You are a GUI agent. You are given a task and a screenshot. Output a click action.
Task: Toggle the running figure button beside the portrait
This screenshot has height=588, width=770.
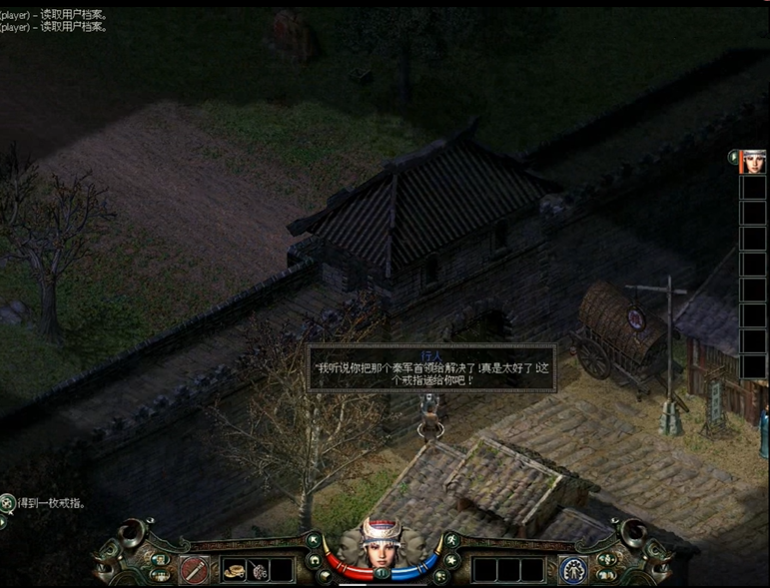tap(450, 542)
